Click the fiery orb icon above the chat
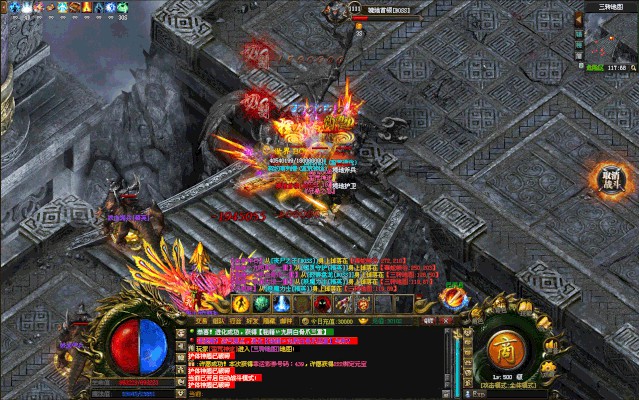The height and width of the screenshot is (400, 639). (x=455, y=298)
